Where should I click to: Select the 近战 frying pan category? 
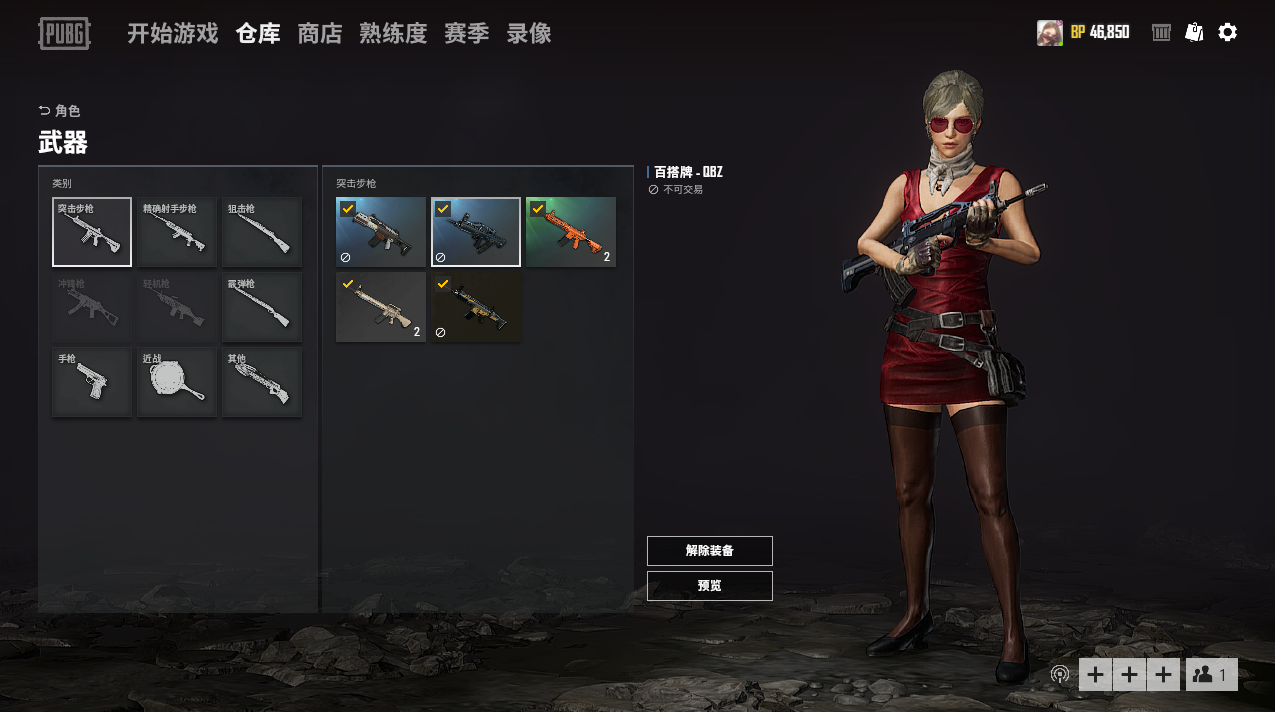[177, 382]
